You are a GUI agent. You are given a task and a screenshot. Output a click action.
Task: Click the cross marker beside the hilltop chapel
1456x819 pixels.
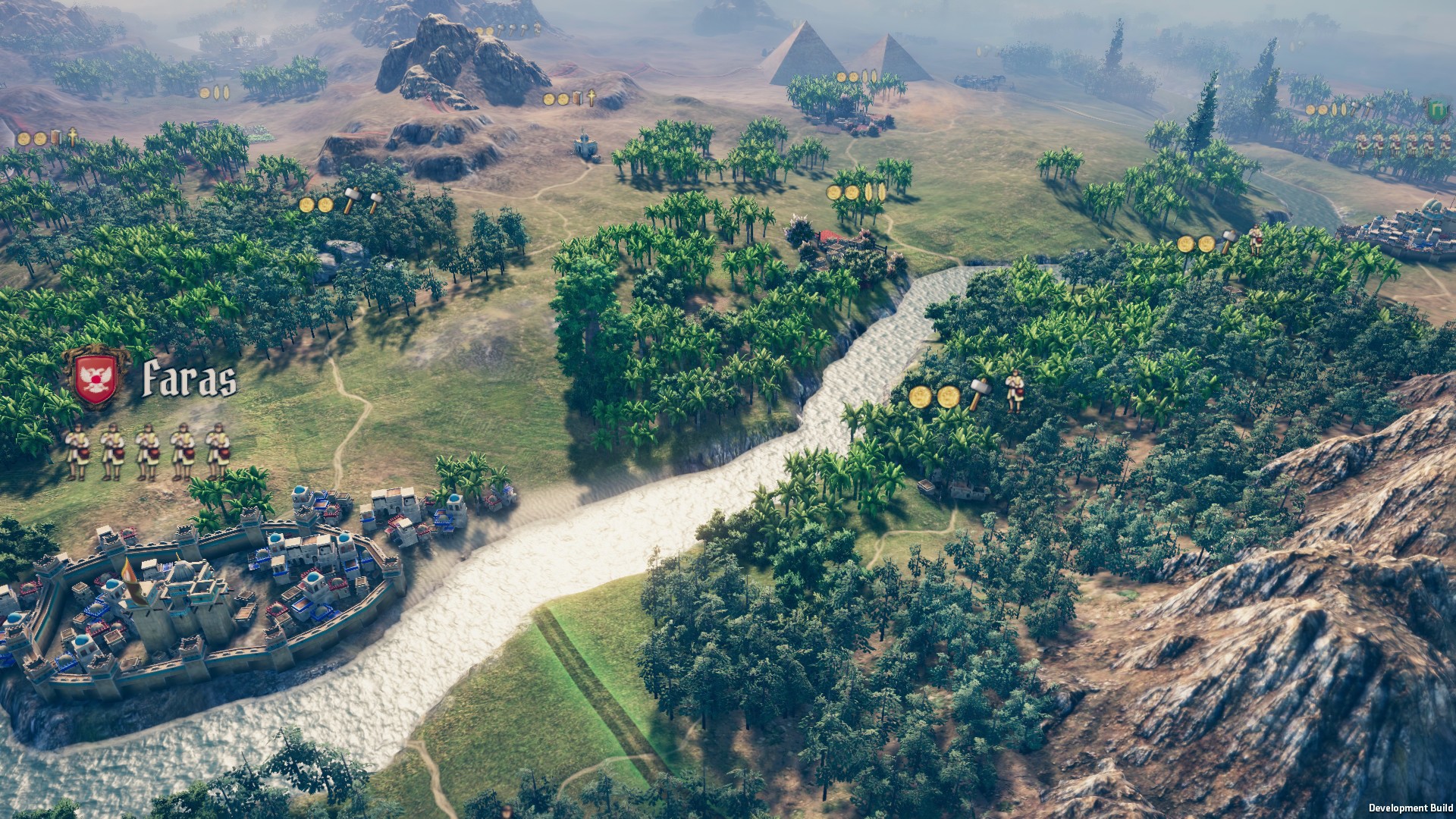[591, 97]
